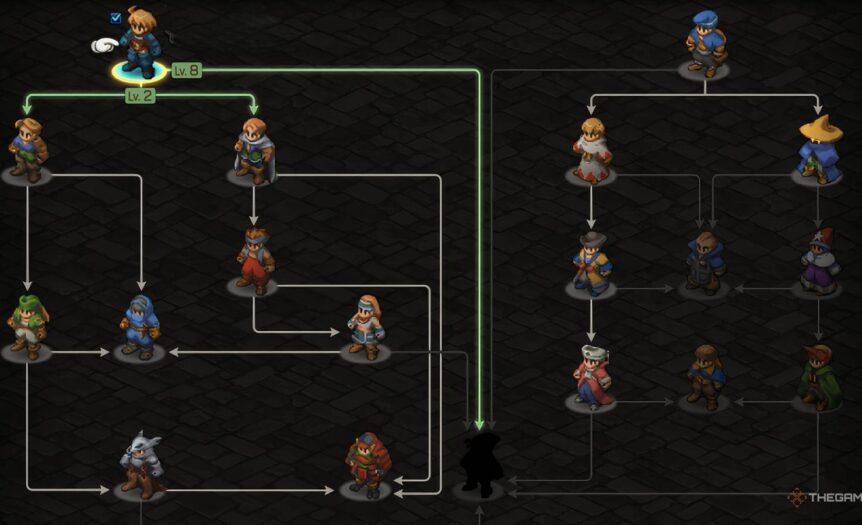
Task: Select the red-armored Samurai job
Action: pos(365,466)
